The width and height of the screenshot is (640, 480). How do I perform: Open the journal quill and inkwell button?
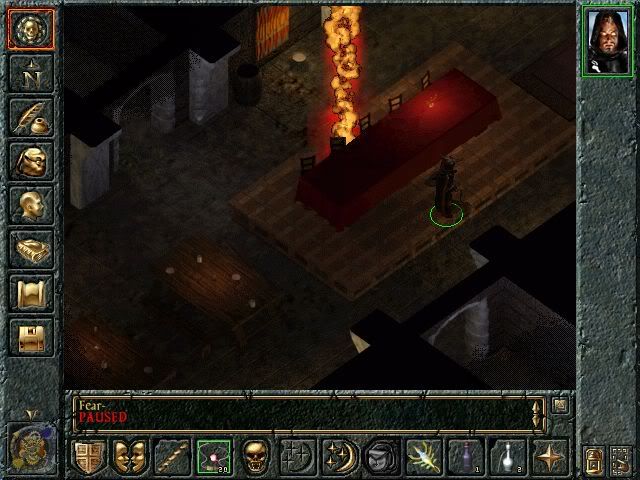point(30,117)
